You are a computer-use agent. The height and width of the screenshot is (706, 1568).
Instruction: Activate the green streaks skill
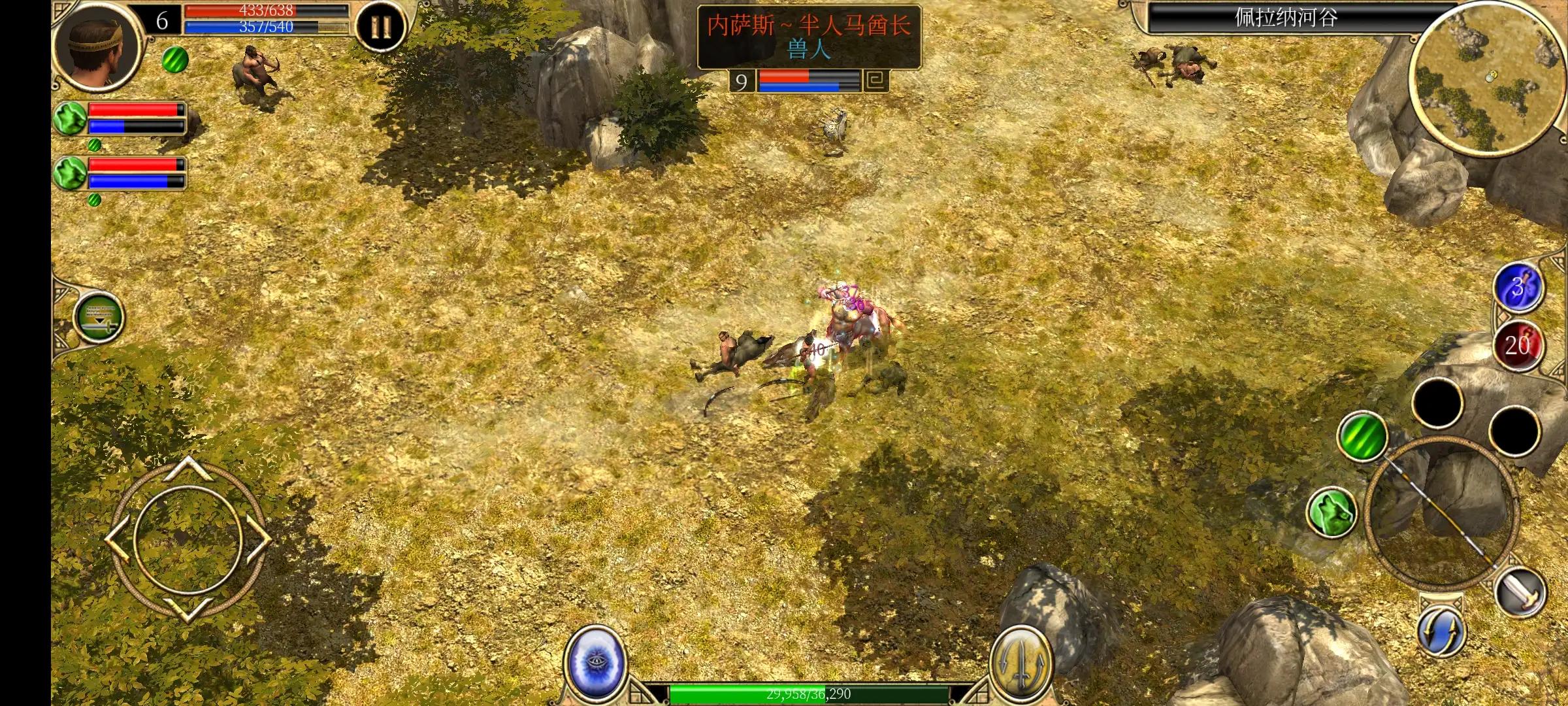pyautogui.click(x=1362, y=436)
